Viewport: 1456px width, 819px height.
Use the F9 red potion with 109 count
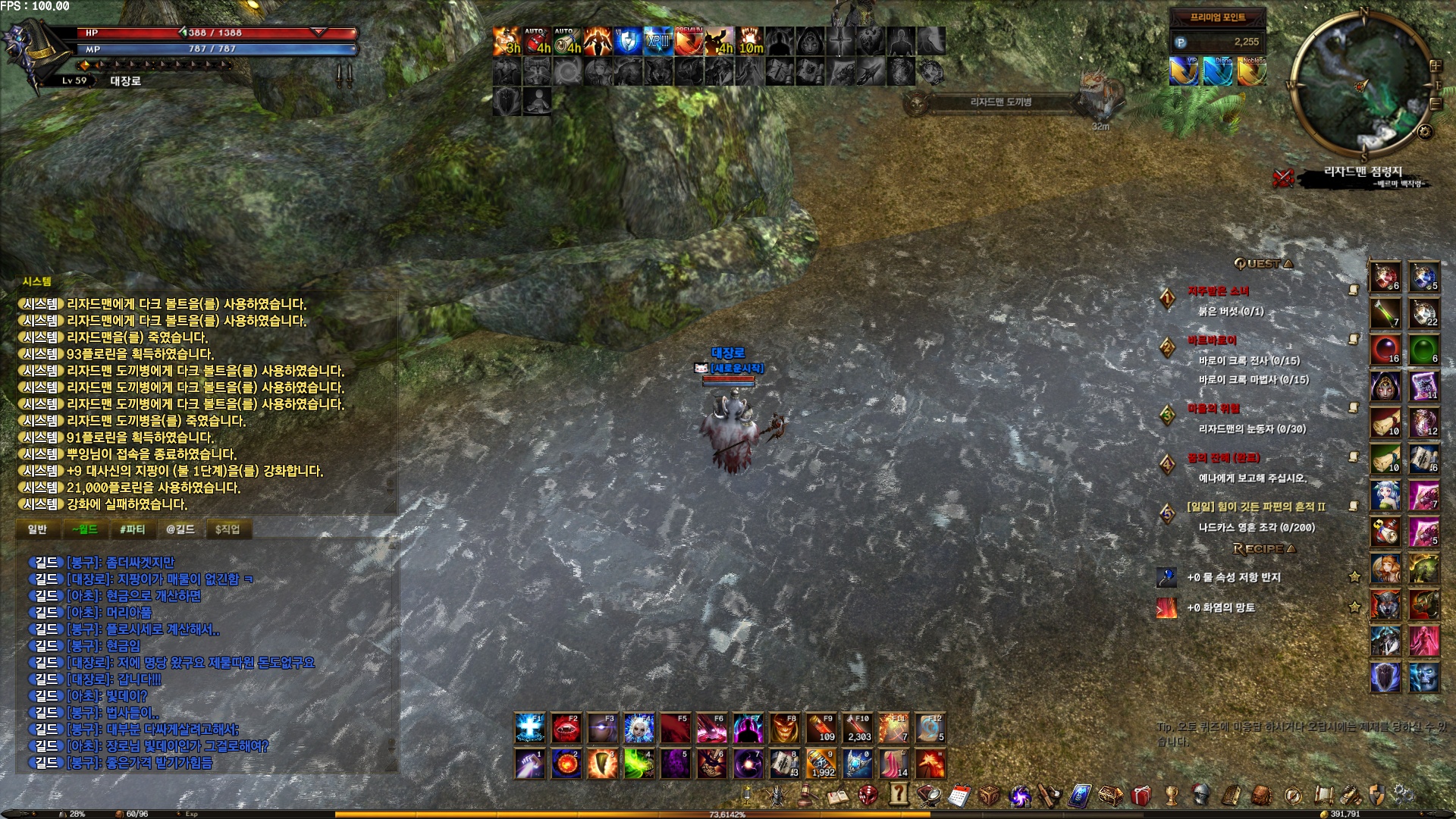point(821,728)
